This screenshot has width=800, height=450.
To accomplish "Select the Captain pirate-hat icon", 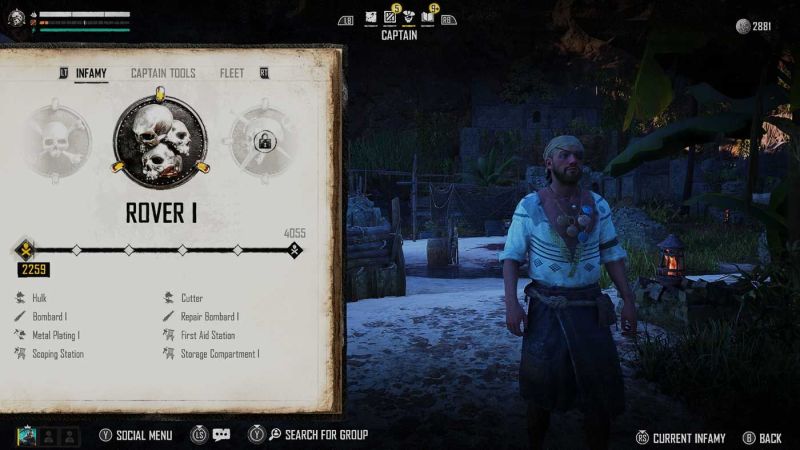I will click(x=408, y=17).
